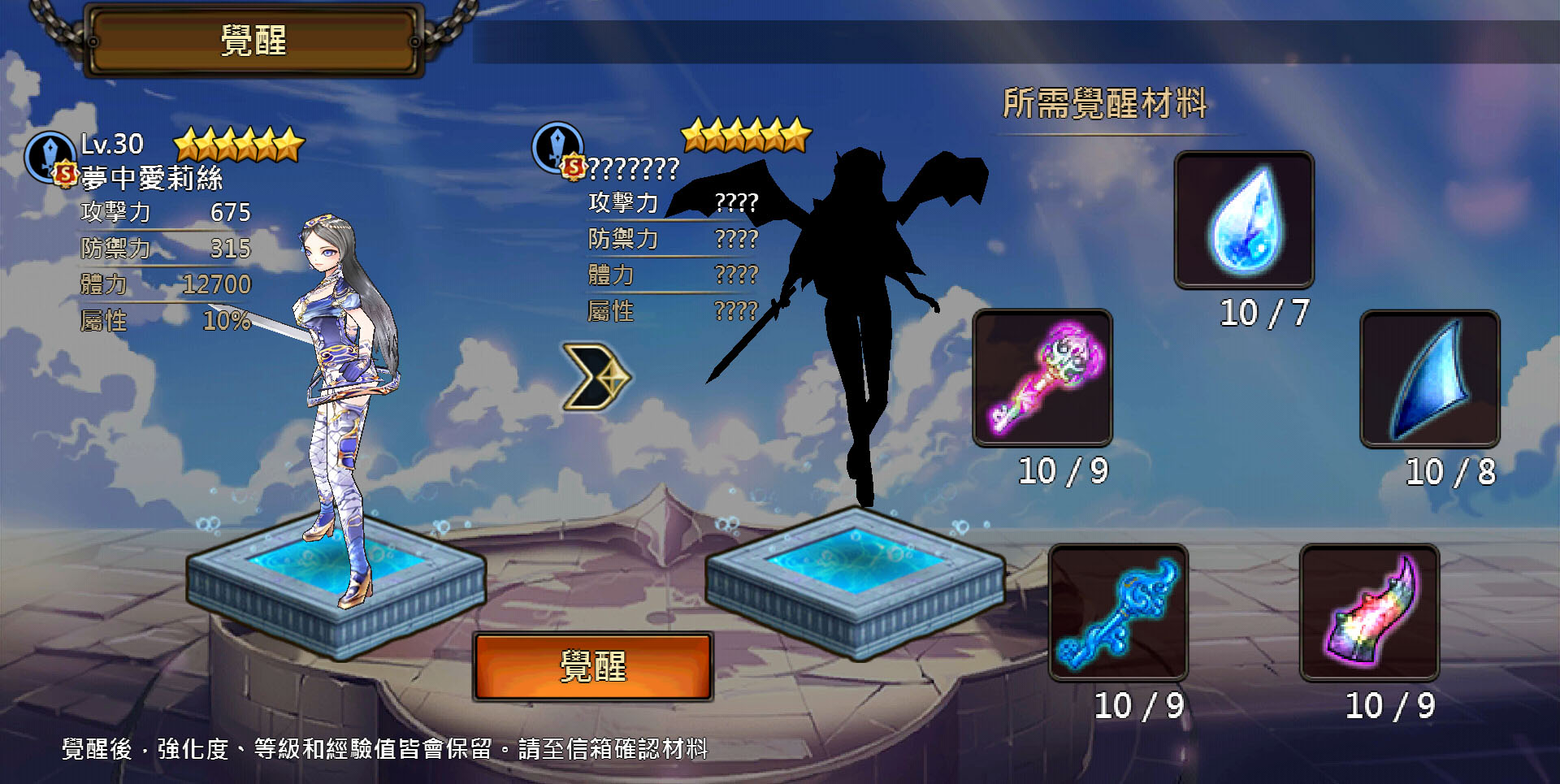Click the S badge near the ???????? name
Image resolution: width=1560 pixels, height=784 pixels.
point(574,167)
